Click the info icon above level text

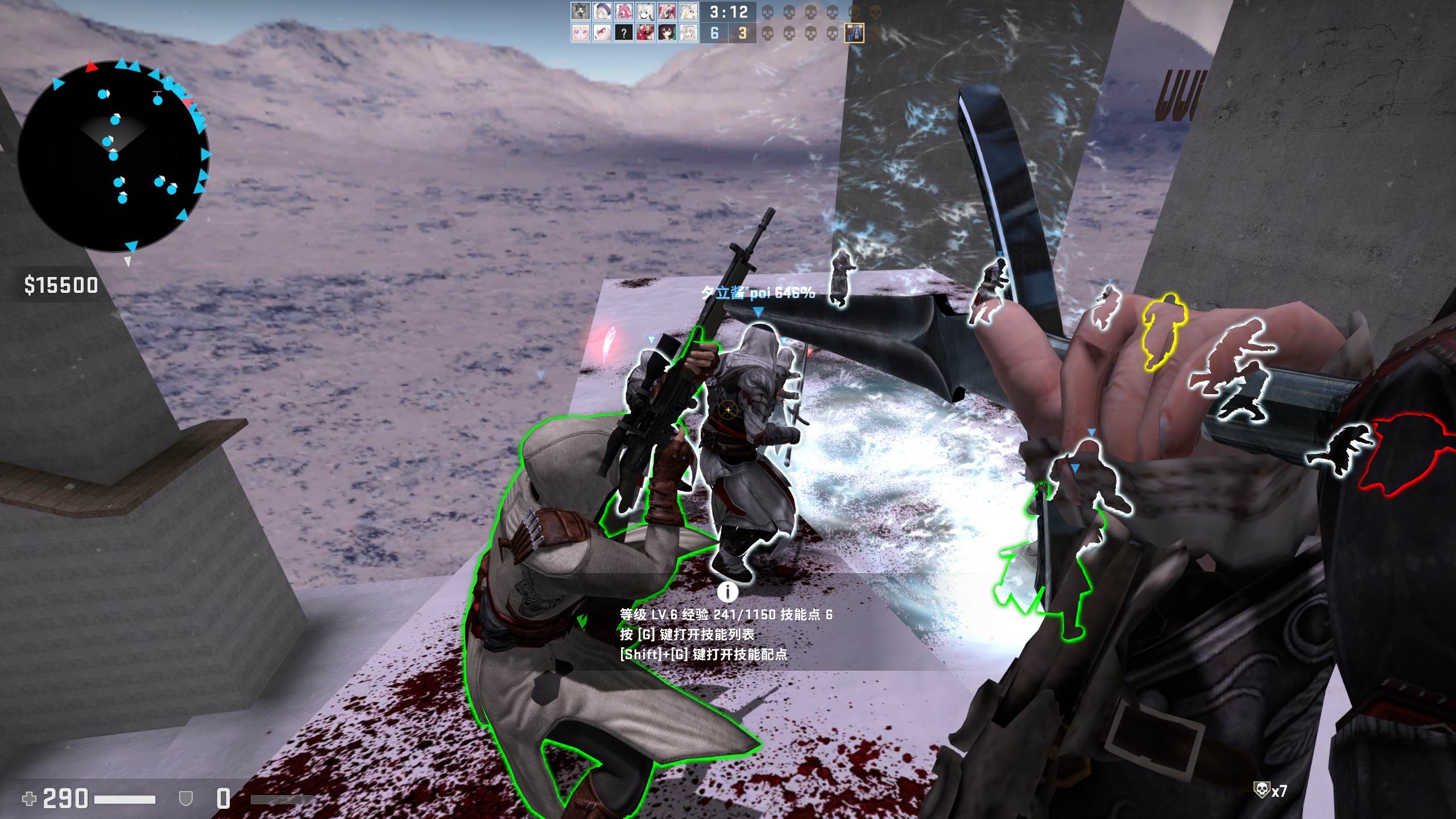pyautogui.click(x=727, y=591)
